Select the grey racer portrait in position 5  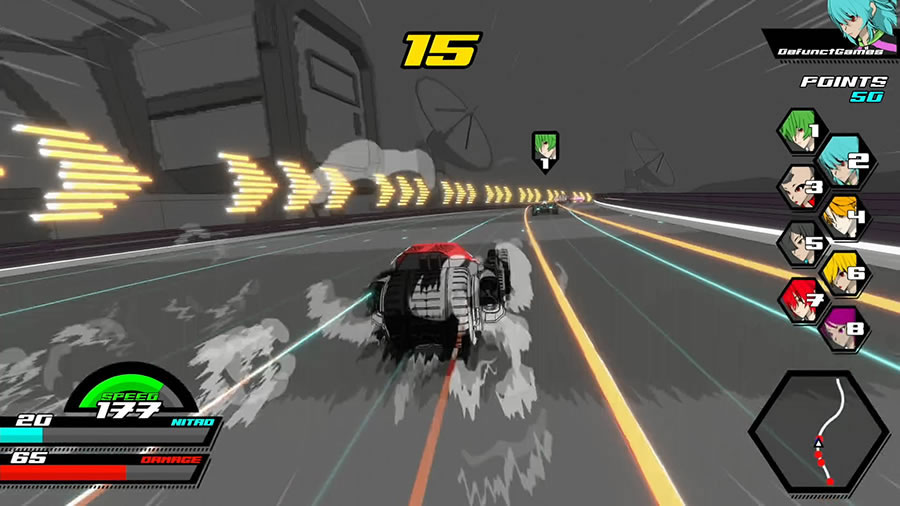[801, 242]
